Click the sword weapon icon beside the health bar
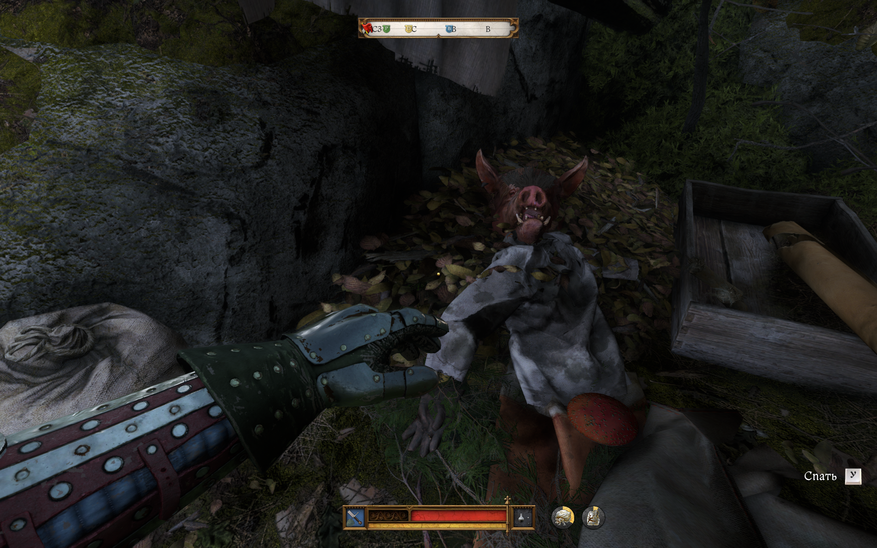This screenshot has width=877, height=548. click(354, 517)
